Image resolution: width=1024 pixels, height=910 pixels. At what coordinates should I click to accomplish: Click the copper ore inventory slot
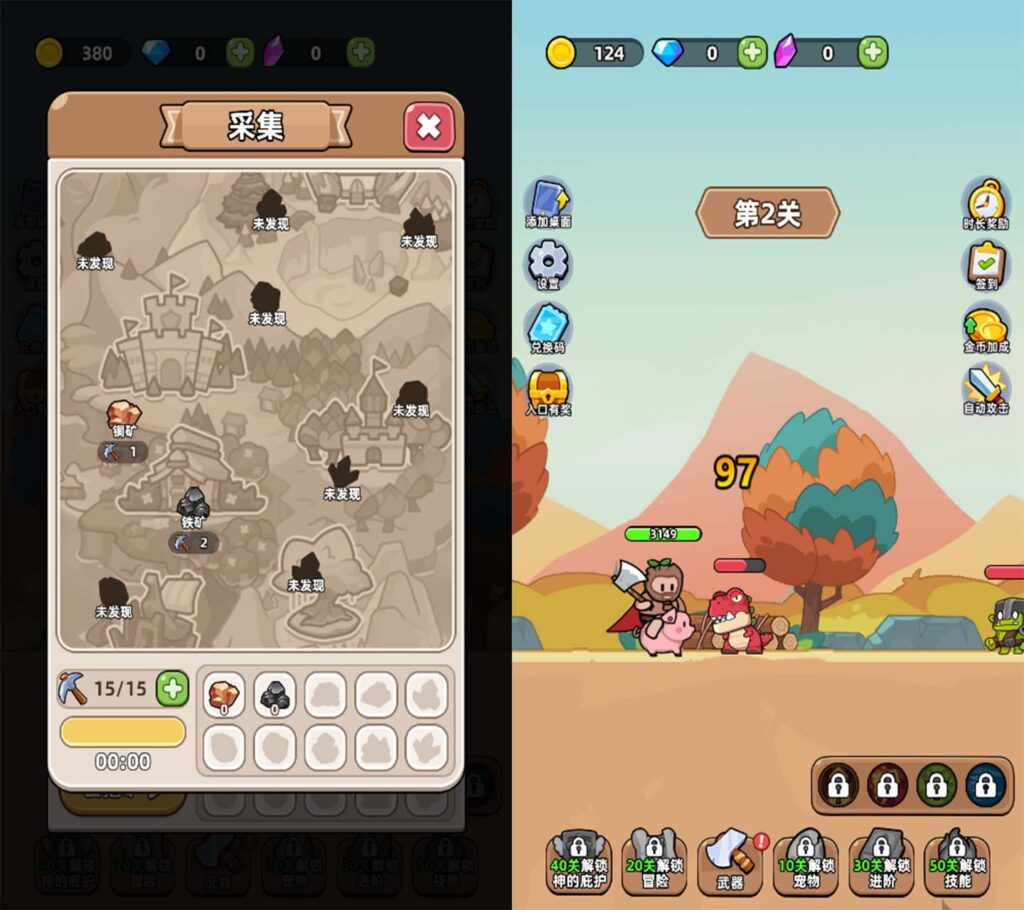click(x=224, y=694)
